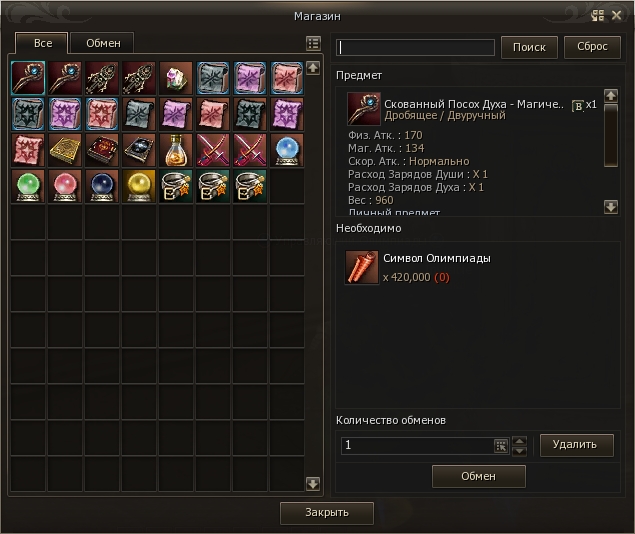Switch to the "Все" tab
Viewport: 635px width, 534px height.
click(x=42, y=43)
